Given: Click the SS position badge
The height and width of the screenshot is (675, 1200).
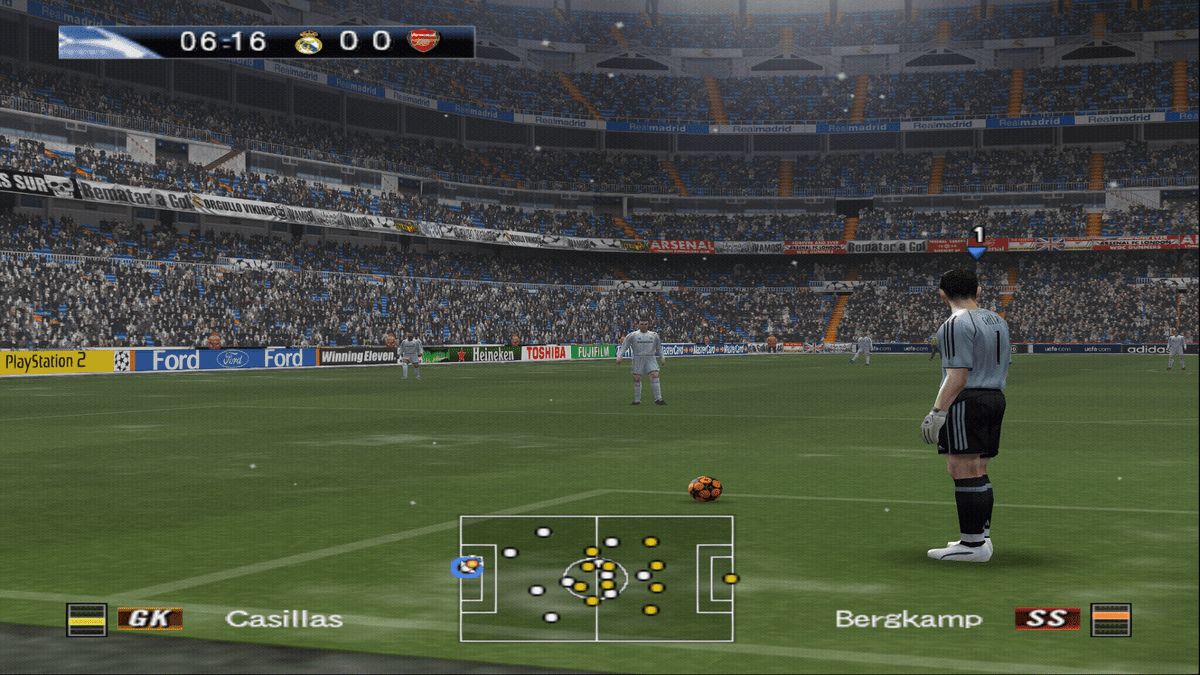Looking at the screenshot, I should [x=1047, y=619].
